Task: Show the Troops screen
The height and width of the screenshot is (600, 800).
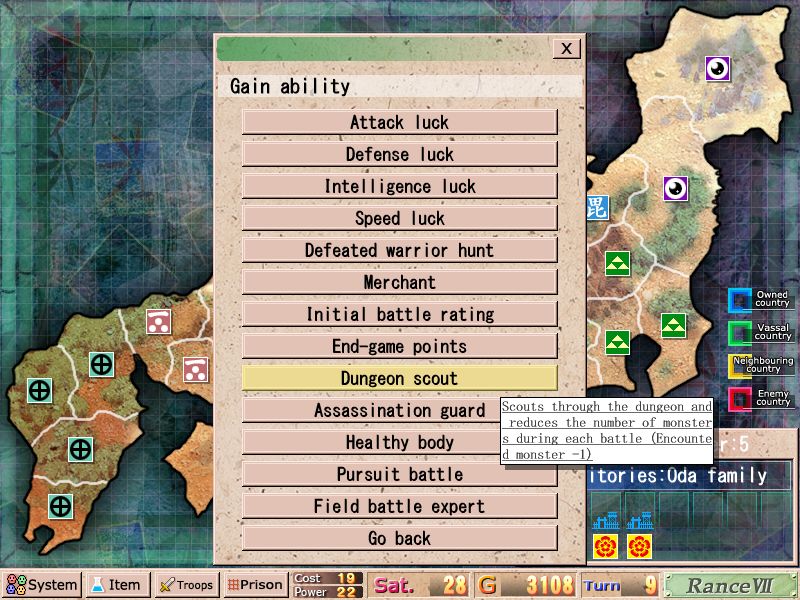Action: (x=187, y=585)
